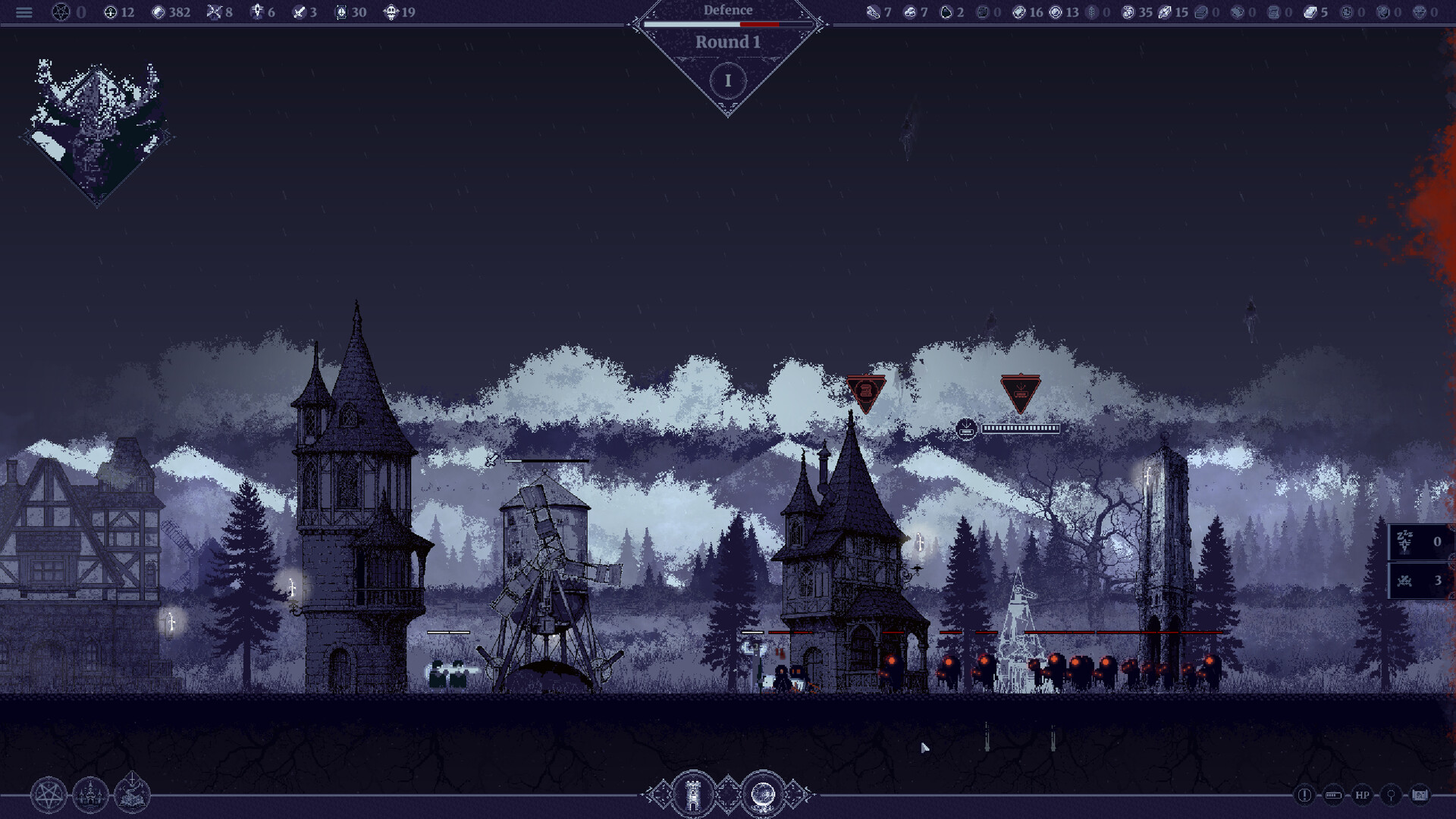Open the spellbook icon button
Screen dimensions: 1456x819
pos(132,795)
